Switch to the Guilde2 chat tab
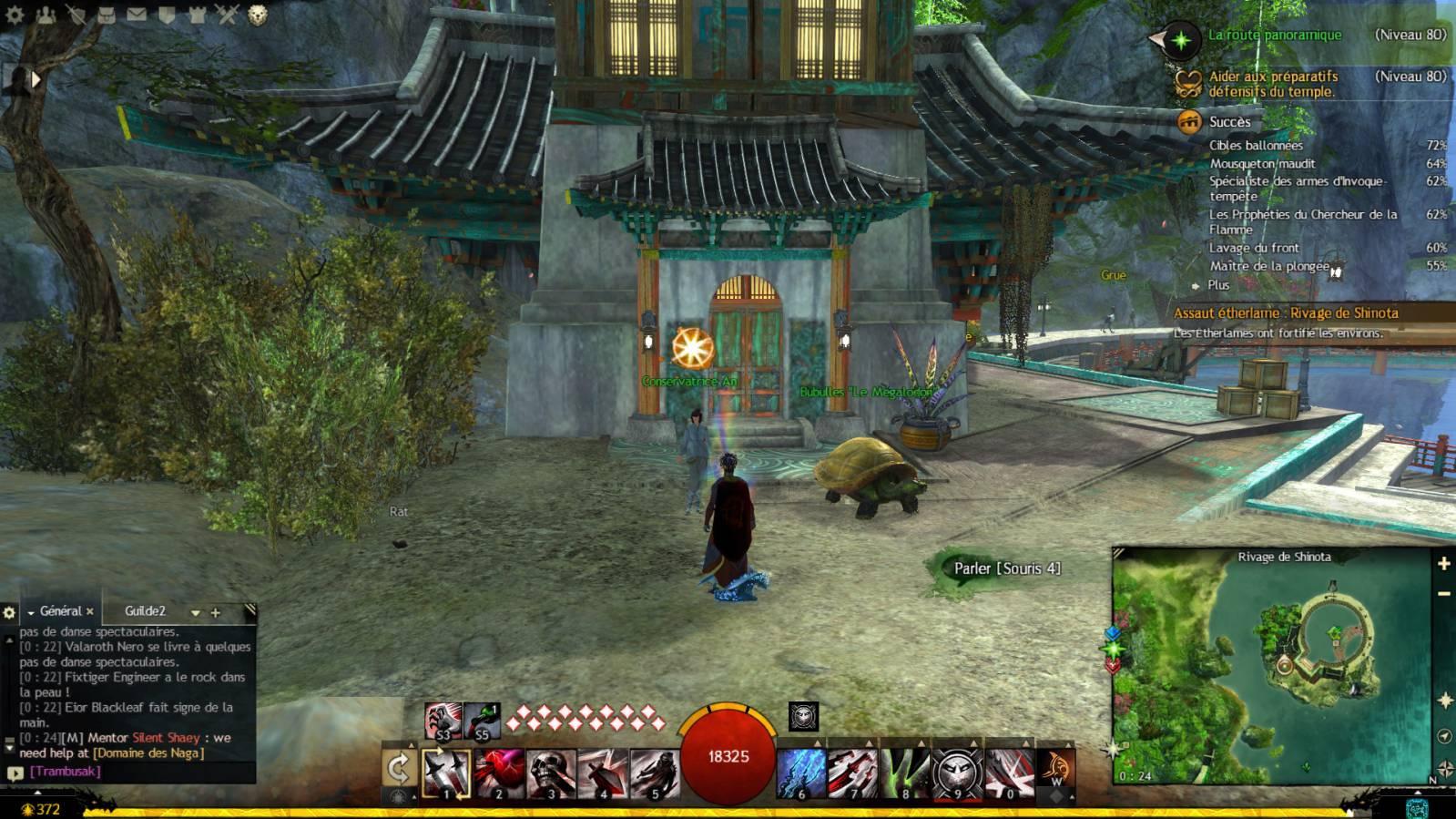1456x819 pixels. (146, 611)
